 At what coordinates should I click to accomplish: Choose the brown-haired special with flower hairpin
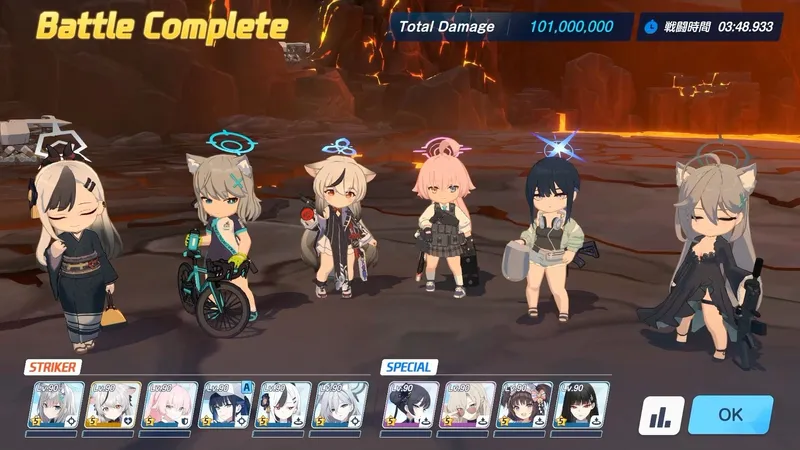(x=525, y=405)
